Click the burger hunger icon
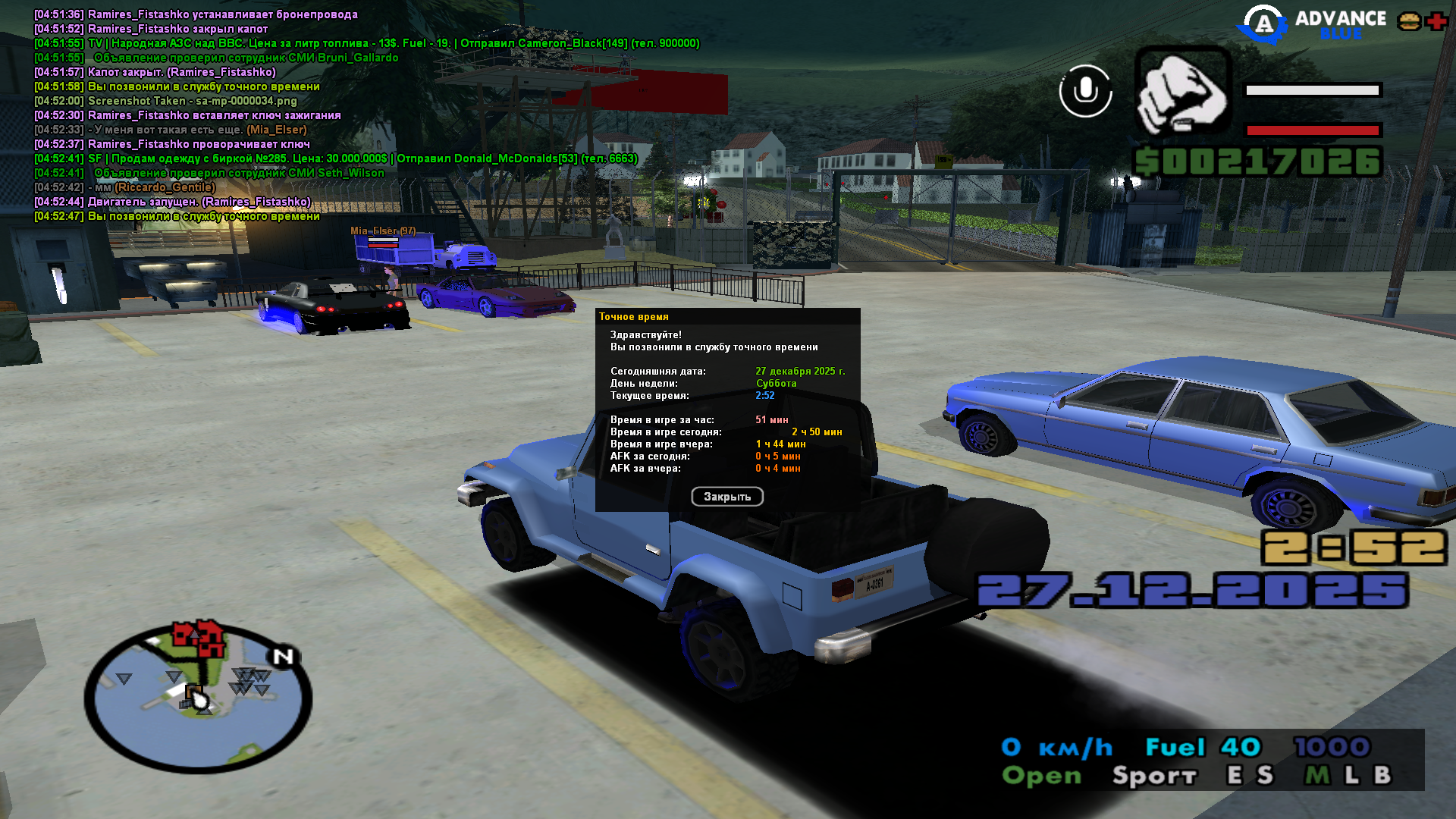Image resolution: width=1456 pixels, height=819 pixels. (1409, 21)
